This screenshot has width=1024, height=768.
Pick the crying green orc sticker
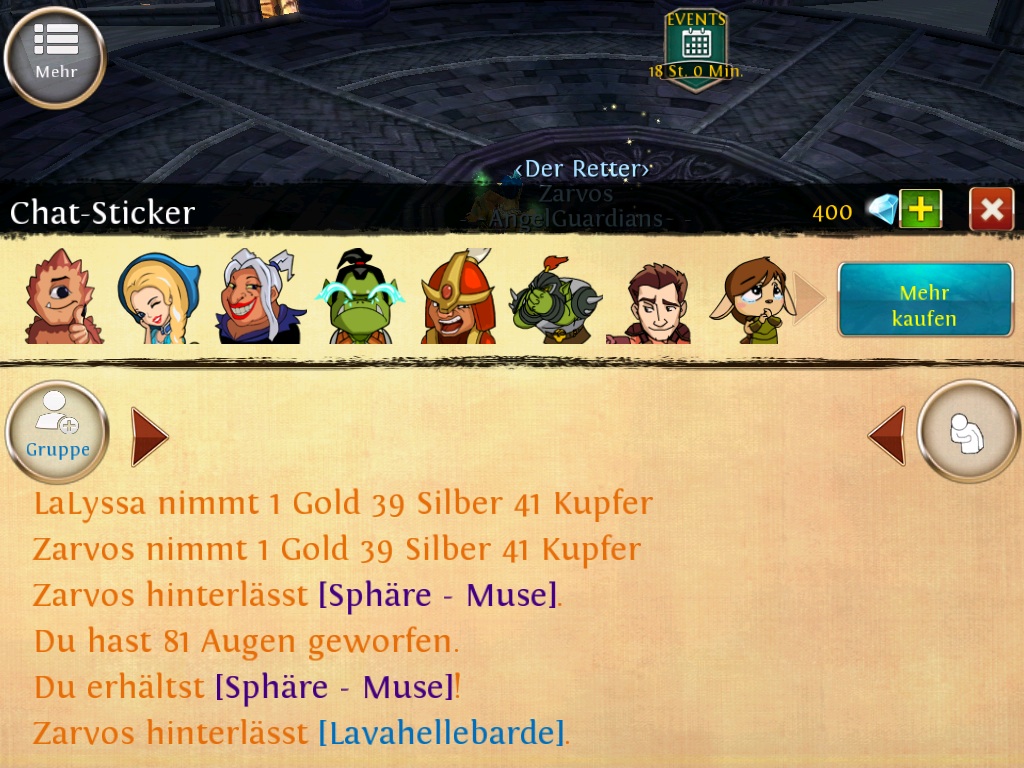360,297
